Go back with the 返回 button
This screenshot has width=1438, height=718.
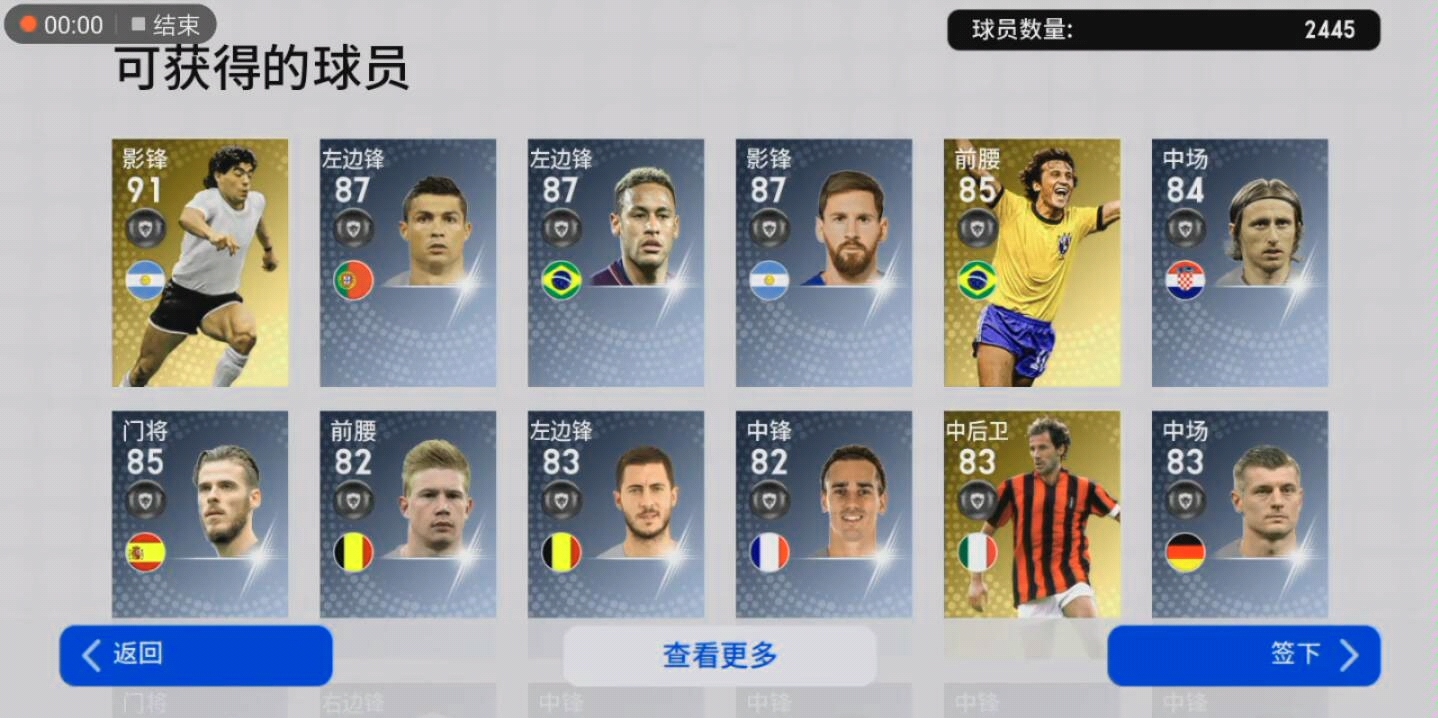[x=196, y=655]
